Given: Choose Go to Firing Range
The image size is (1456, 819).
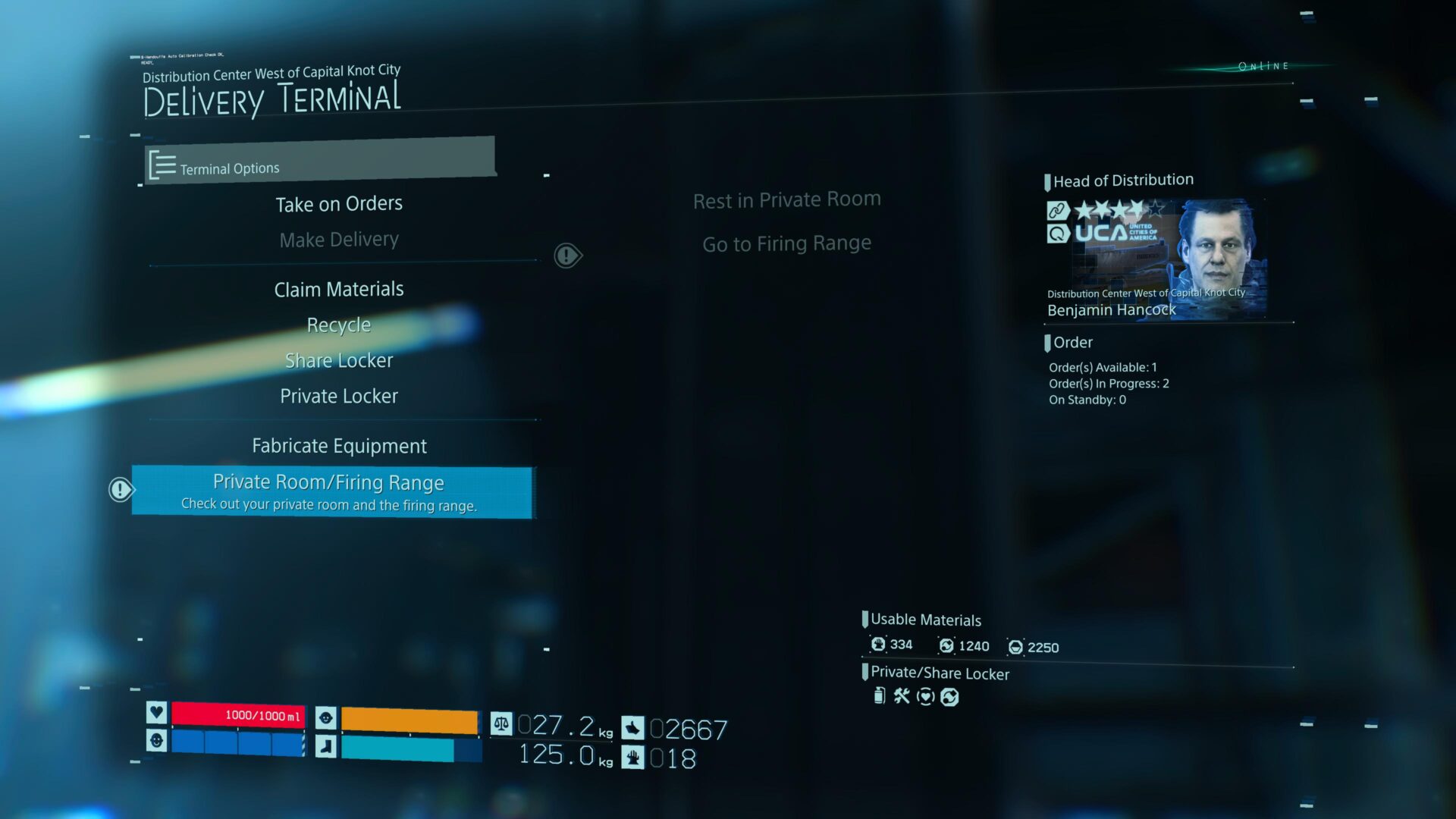Looking at the screenshot, I should [786, 243].
